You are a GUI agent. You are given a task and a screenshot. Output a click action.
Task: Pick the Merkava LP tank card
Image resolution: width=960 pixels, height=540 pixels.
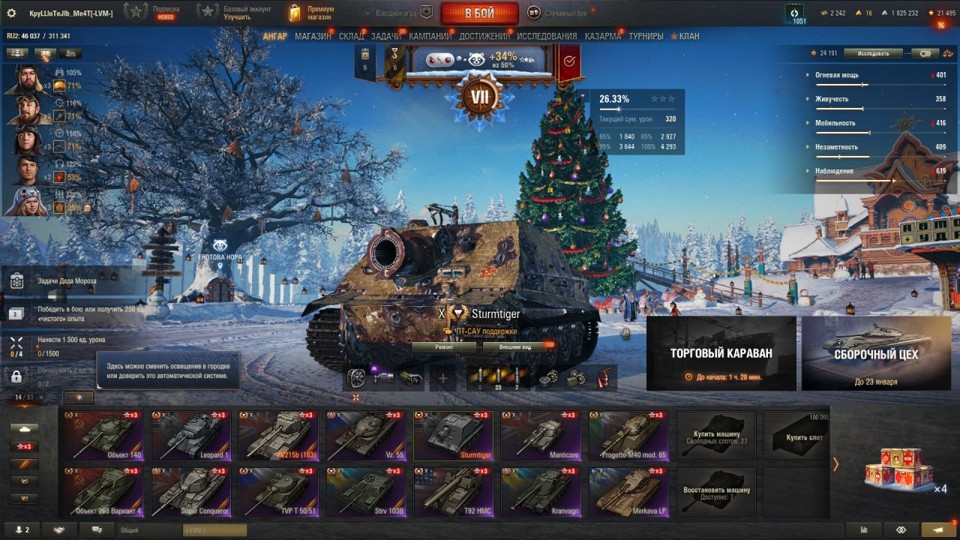click(630, 492)
